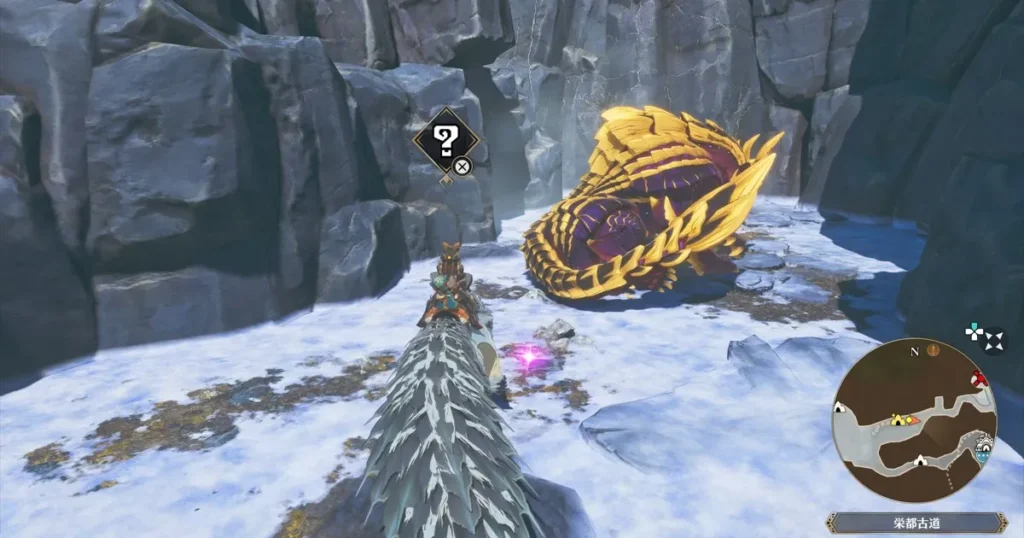1024x538 pixels.
Task: Select the orange exclamation marker atop minimap
Action: point(932,350)
